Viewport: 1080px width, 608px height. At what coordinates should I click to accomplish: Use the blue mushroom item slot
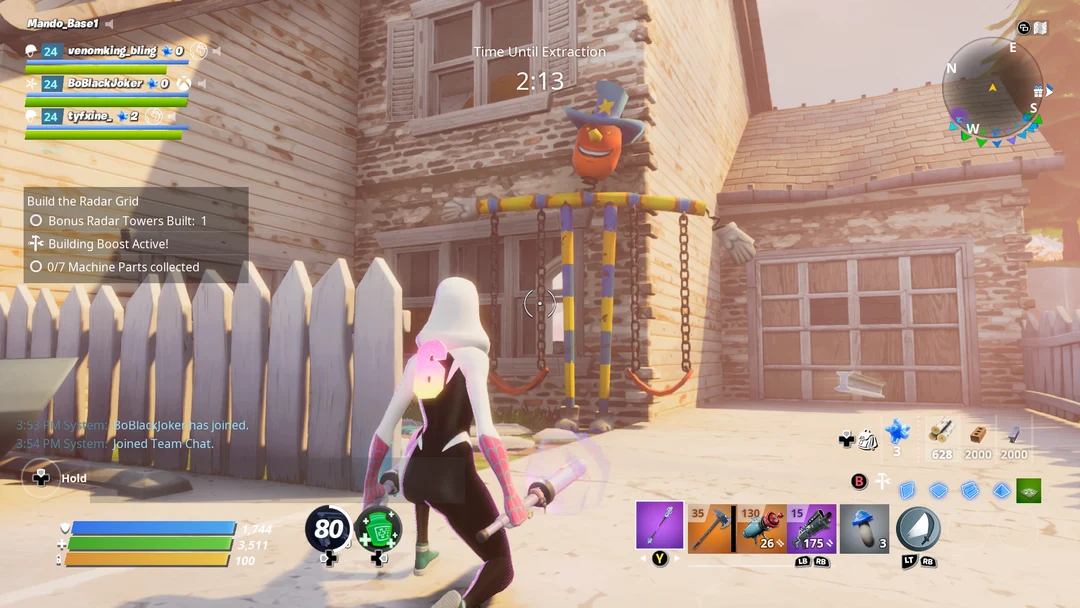[863, 528]
